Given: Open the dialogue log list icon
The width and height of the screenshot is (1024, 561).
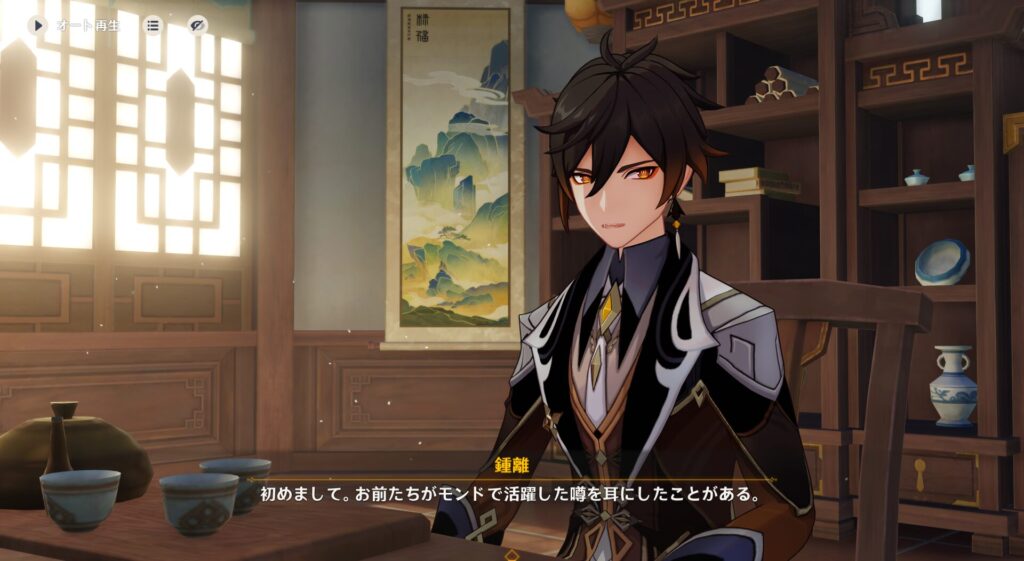Looking at the screenshot, I should point(153,25).
